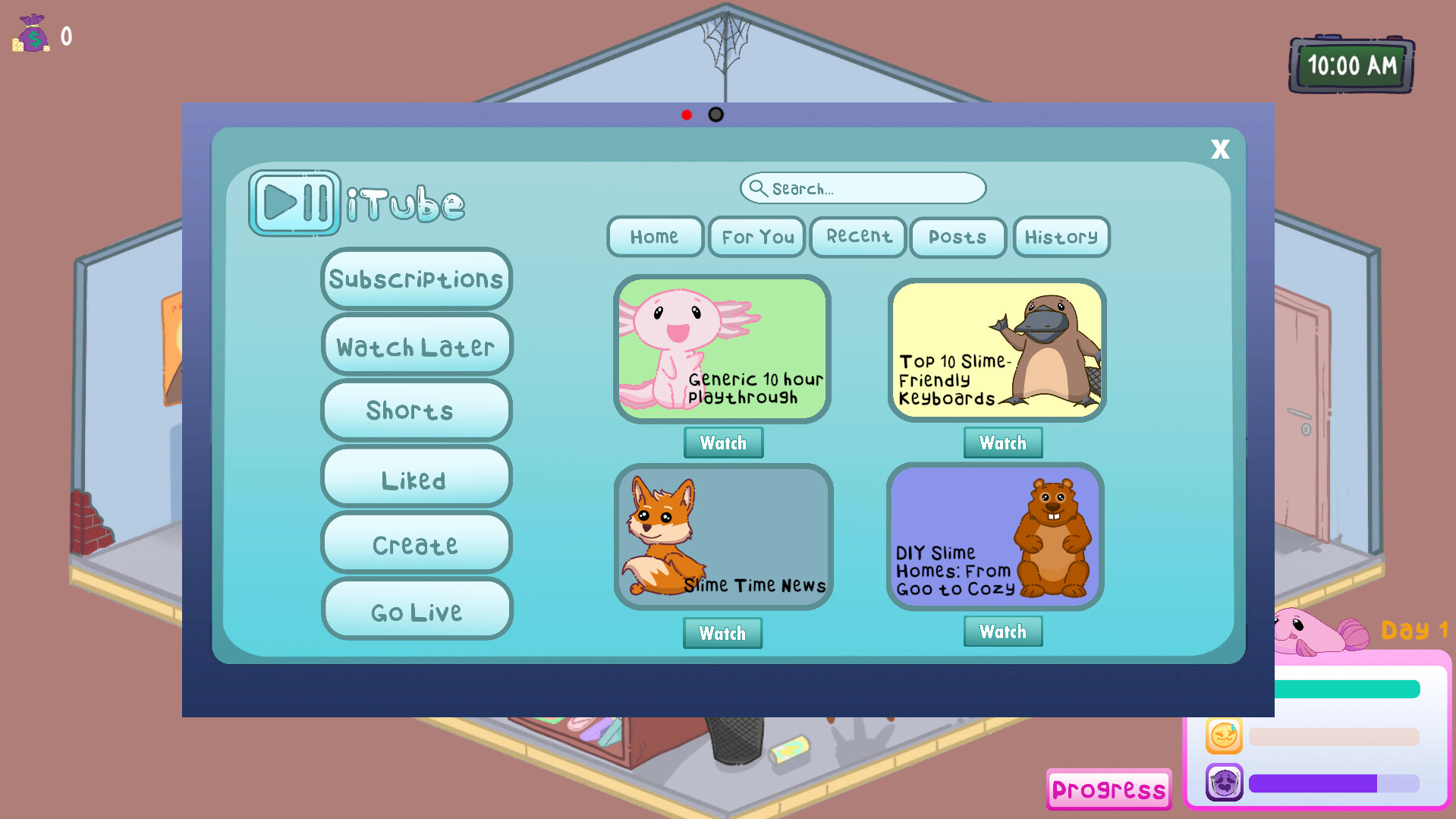Click the clock showing 10:00 AM
This screenshot has width=1456, height=819.
1351,65
